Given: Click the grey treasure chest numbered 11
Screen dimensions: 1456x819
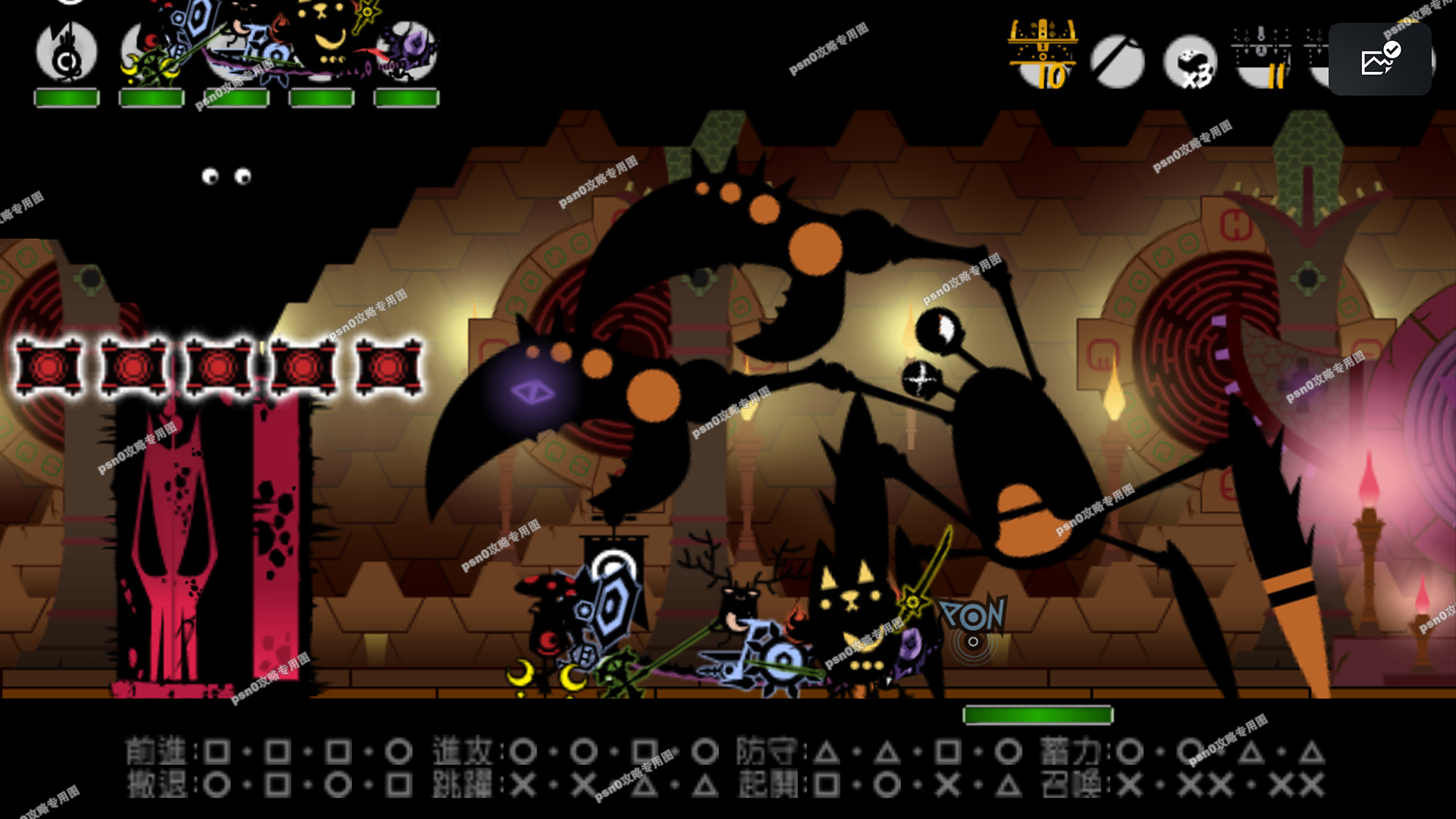Looking at the screenshot, I should pos(1262,58).
